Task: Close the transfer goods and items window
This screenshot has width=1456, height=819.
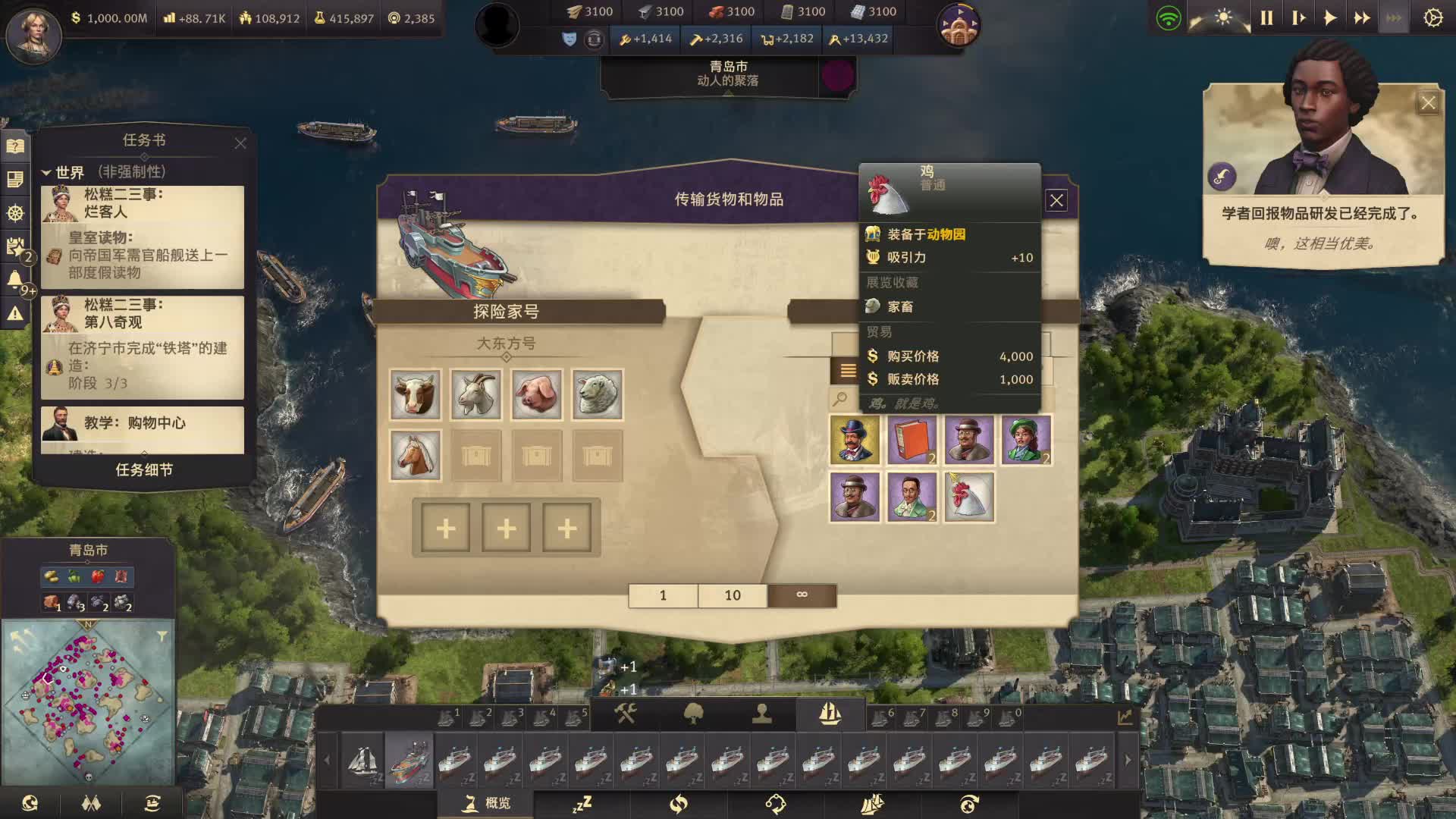Action: tap(1056, 200)
